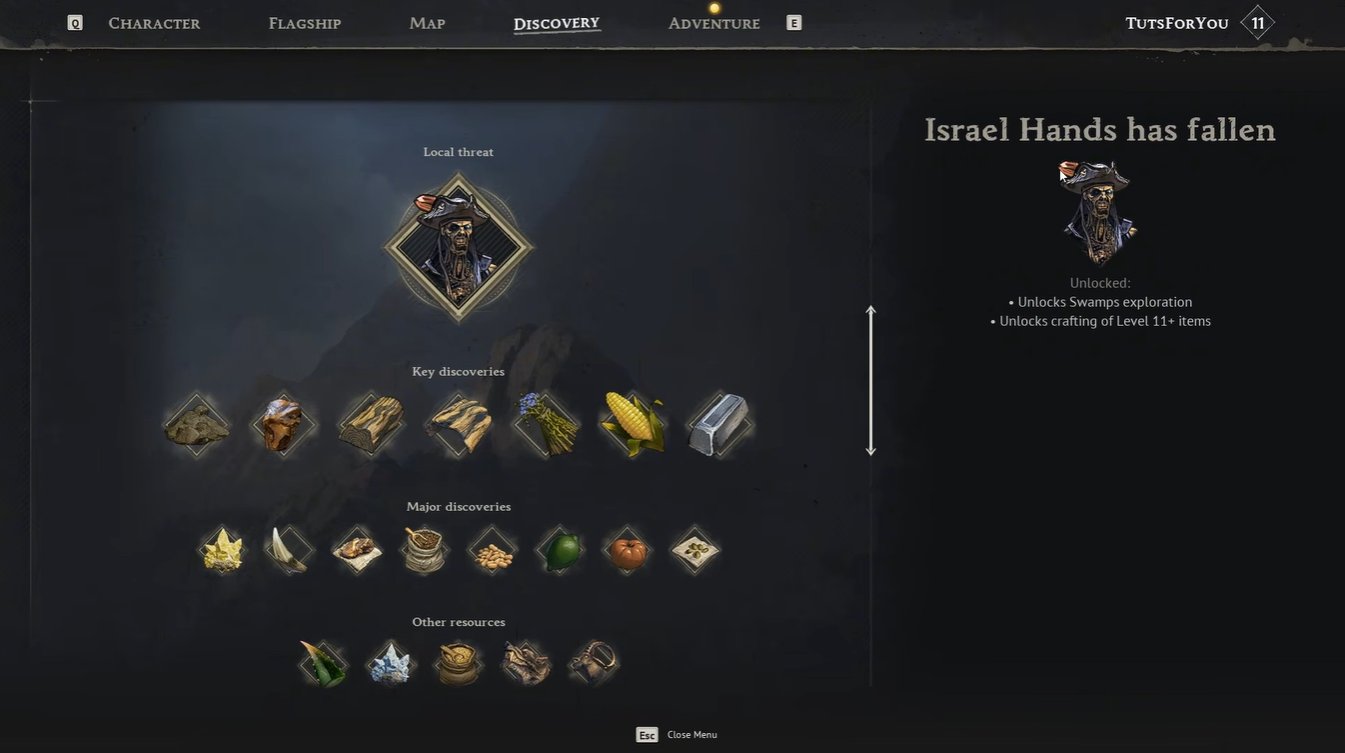Select the goat icon under Other resources
Viewport: 1345px width, 753px height.
(x=592, y=661)
